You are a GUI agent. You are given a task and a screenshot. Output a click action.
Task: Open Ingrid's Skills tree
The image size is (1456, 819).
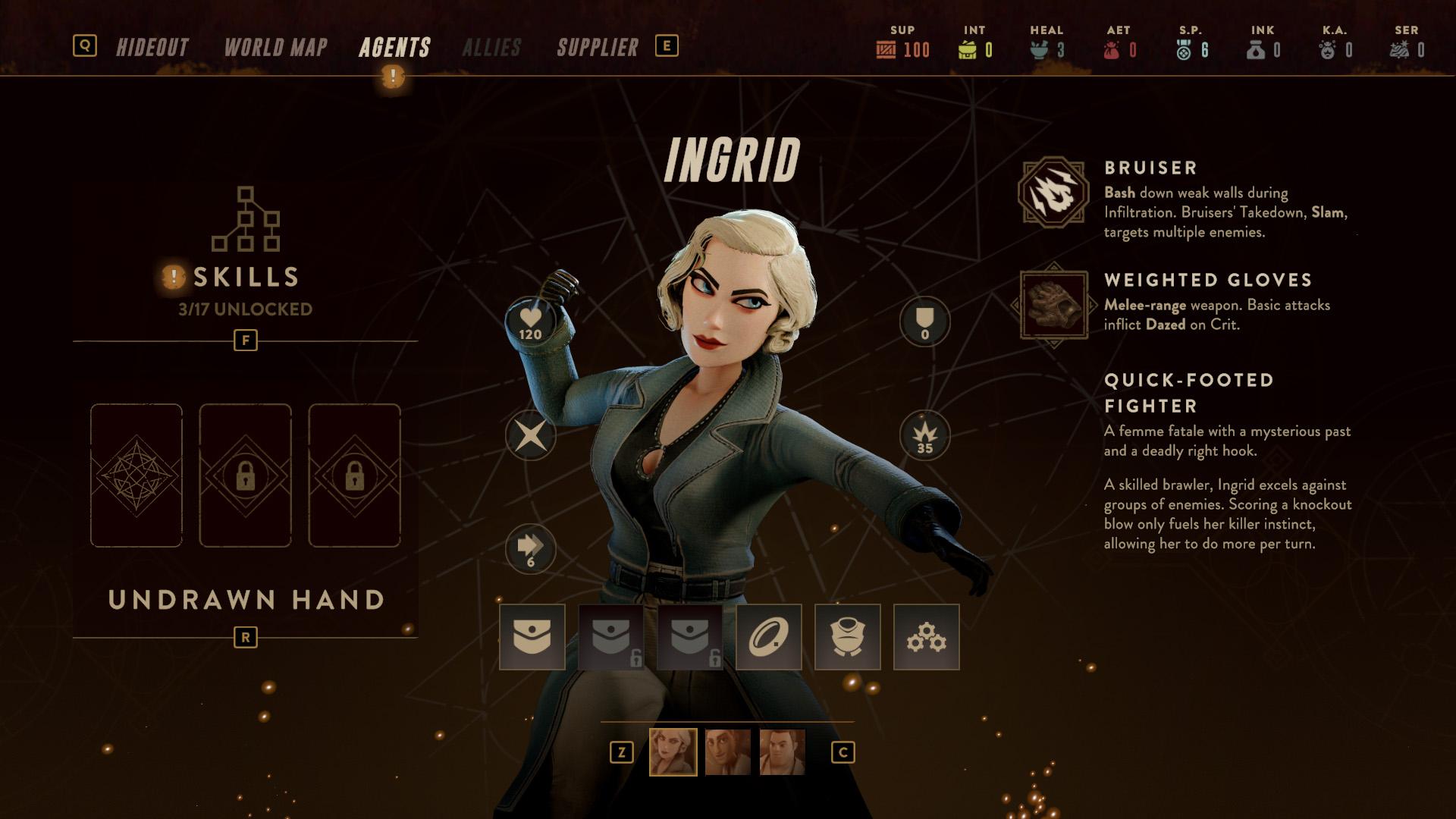coord(246,250)
